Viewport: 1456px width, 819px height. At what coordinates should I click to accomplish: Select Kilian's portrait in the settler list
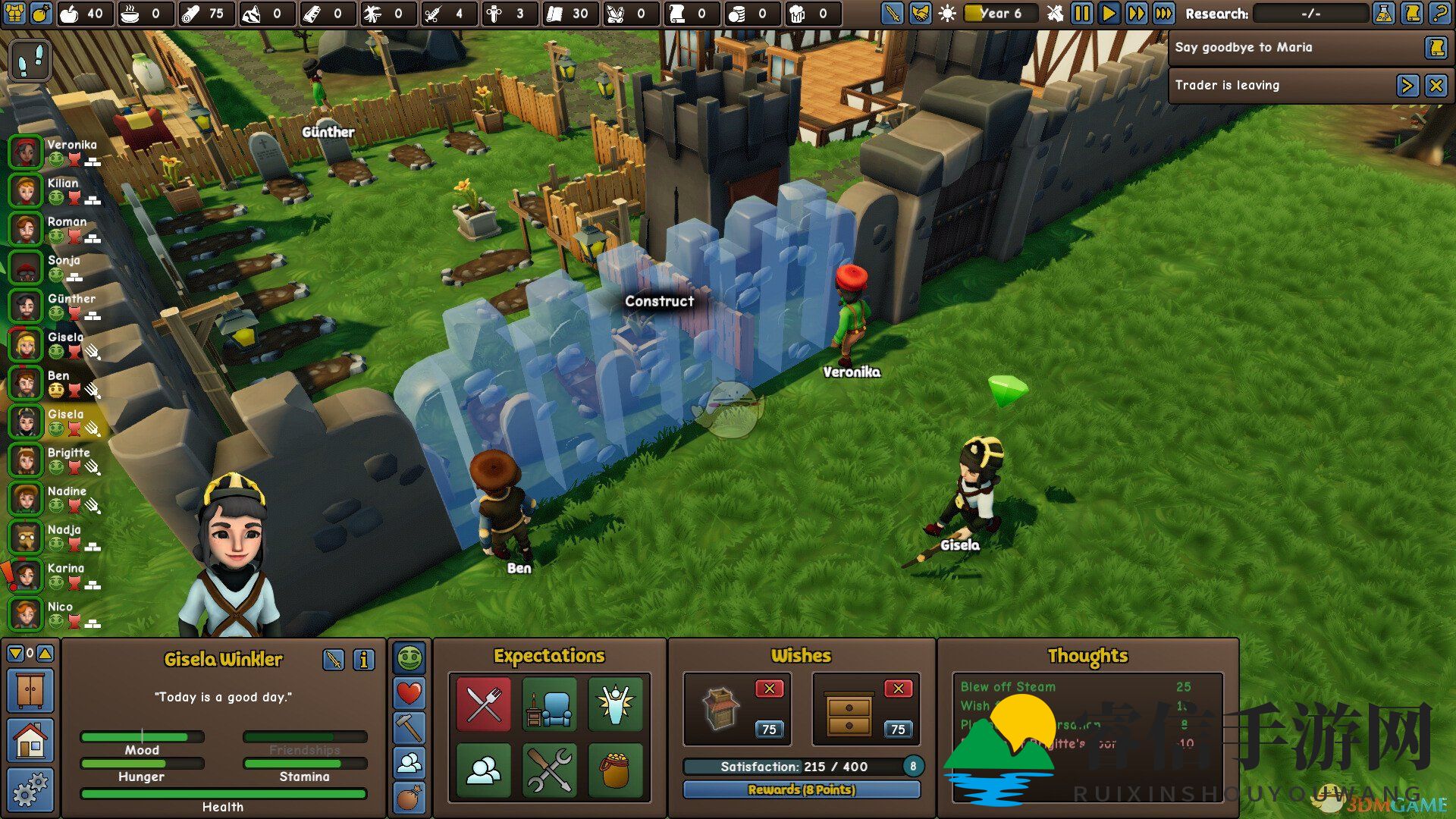click(x=26, y=190)
